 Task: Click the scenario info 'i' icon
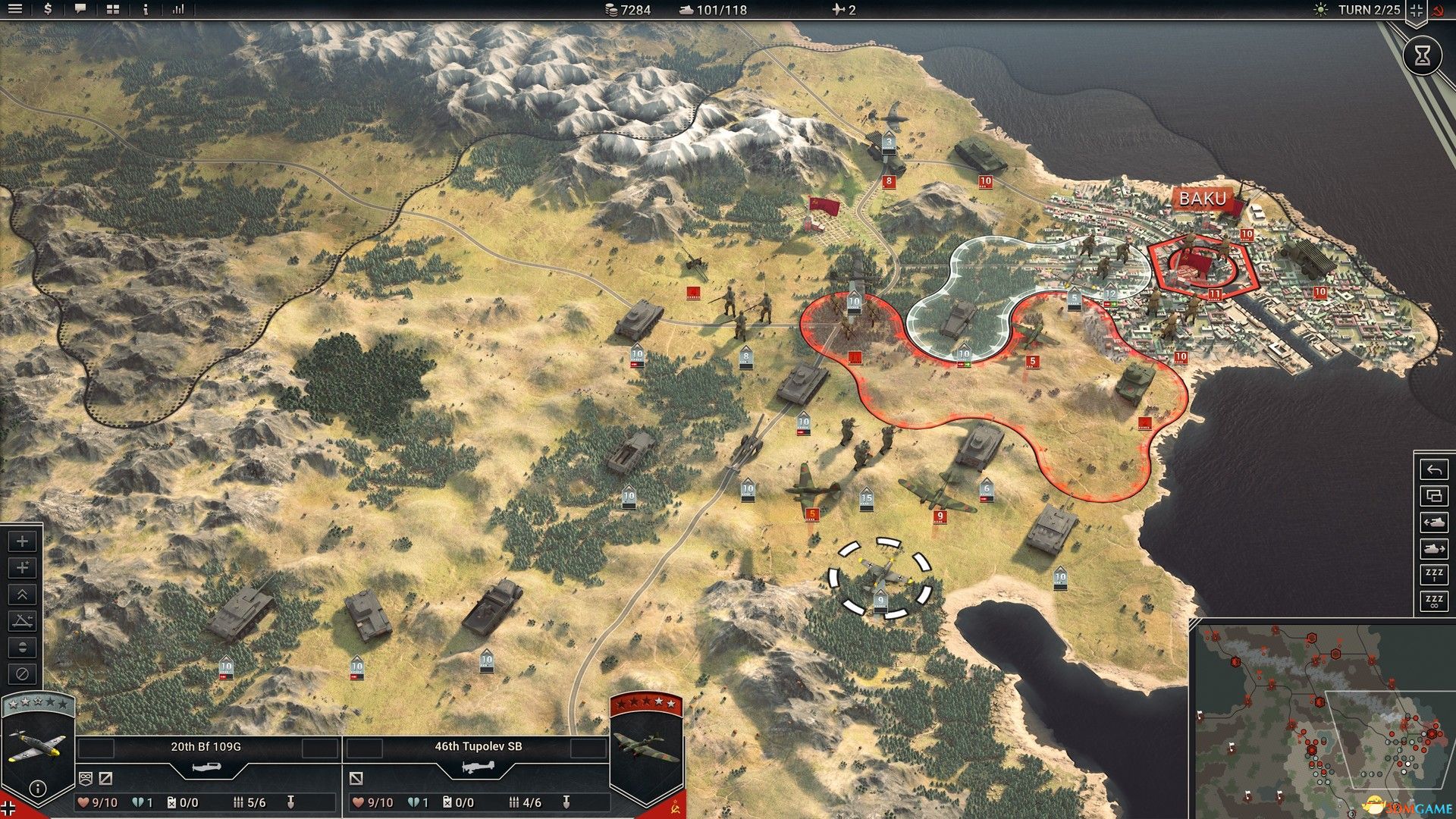click(x=144, y=11)
